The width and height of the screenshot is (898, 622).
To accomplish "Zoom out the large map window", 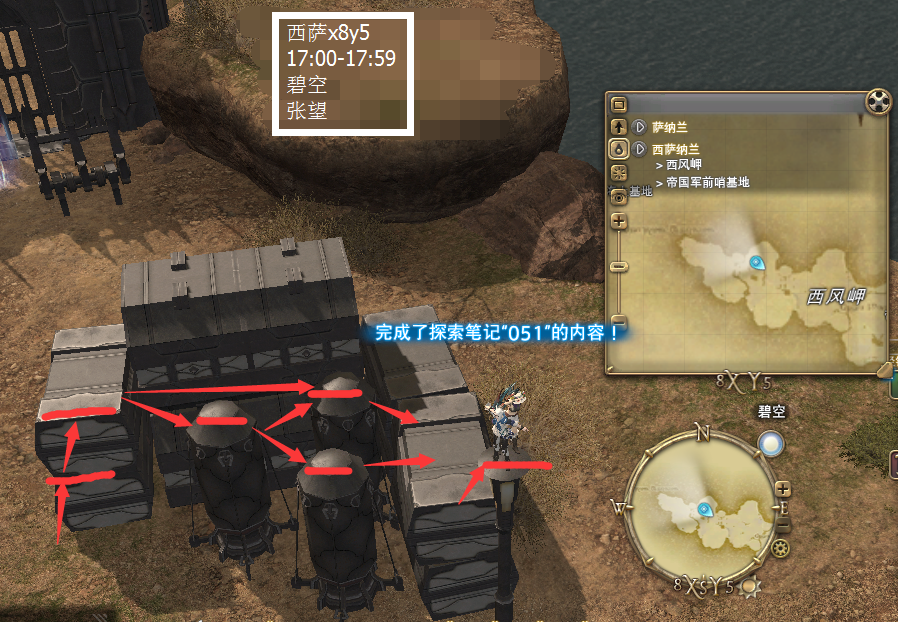I will click(618, 266).
